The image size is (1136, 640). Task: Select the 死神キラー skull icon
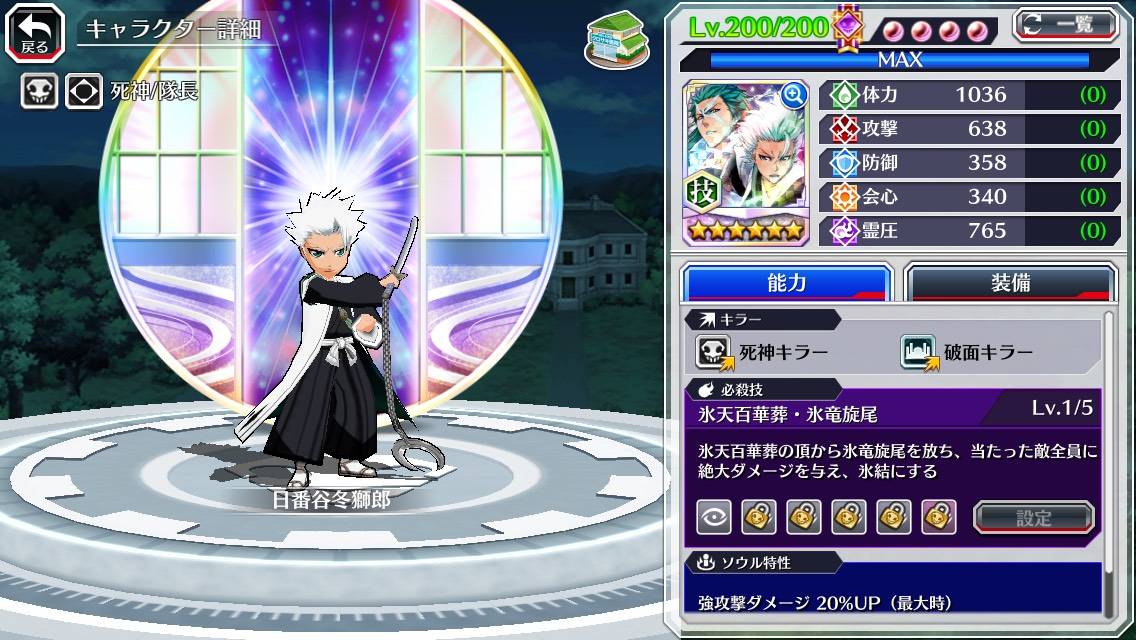(x=713, y=352)
